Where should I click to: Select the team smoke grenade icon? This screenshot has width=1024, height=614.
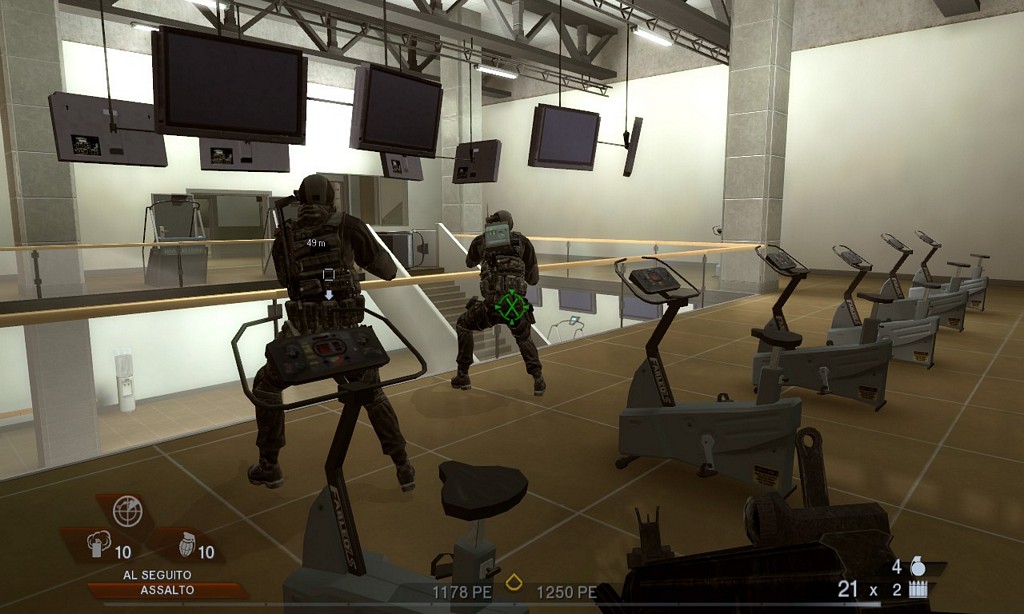[98, 545]
